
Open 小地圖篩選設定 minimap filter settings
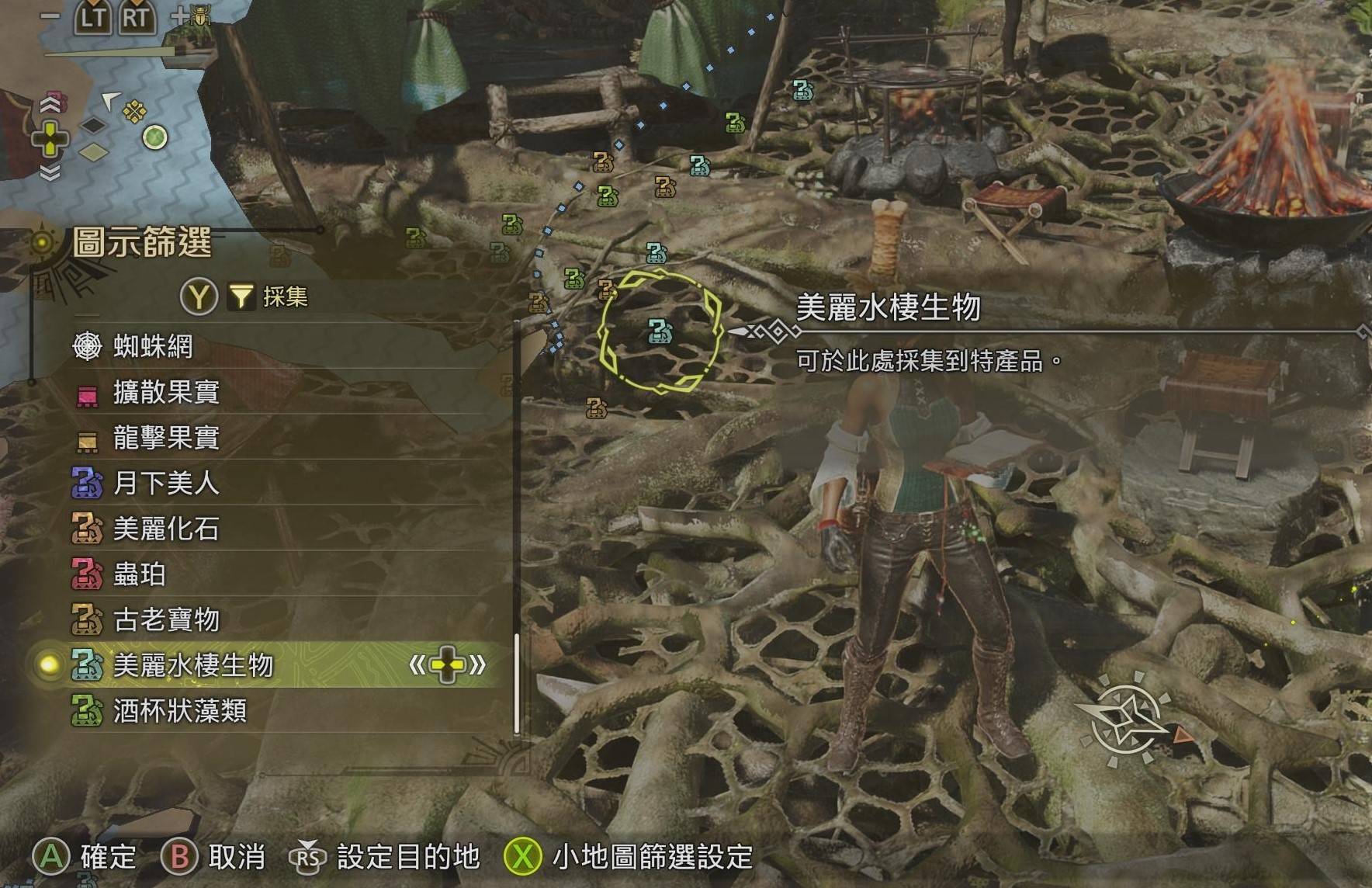click(629, 857)
